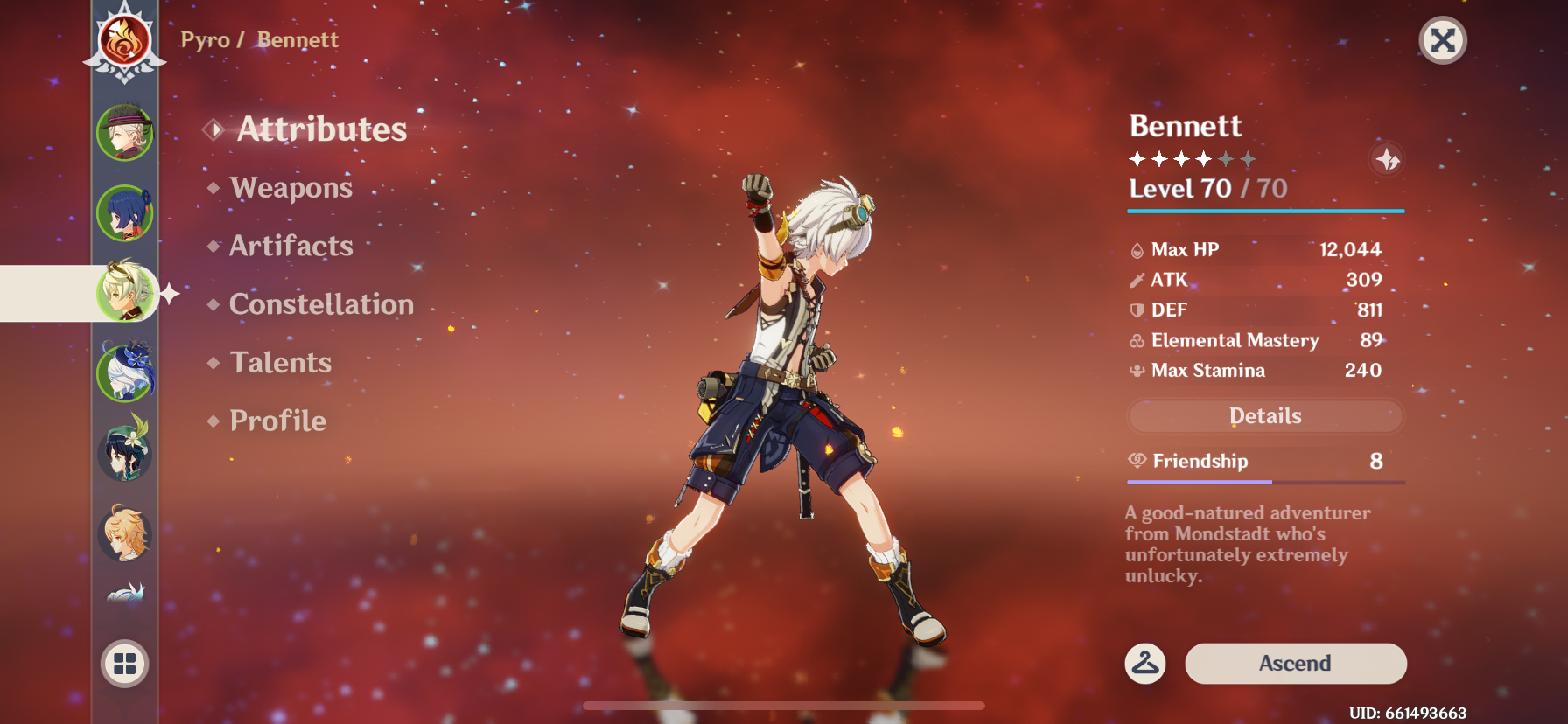Open the Details panel
Image resolution: width=1568 pixels, height=724 pixels.
(x=1264, y=416)
